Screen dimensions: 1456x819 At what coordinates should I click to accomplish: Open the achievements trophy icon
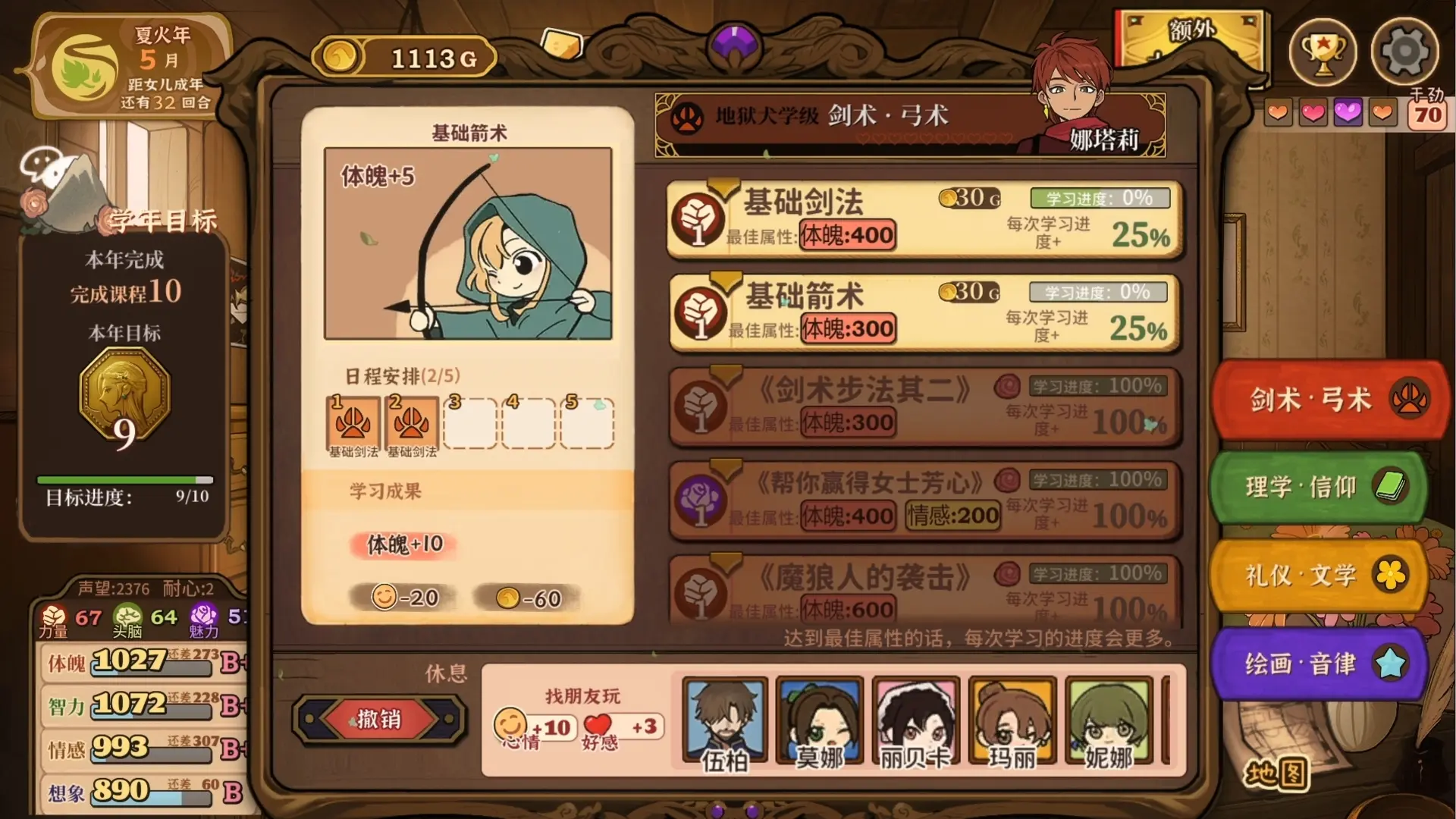click(1323, 51)
